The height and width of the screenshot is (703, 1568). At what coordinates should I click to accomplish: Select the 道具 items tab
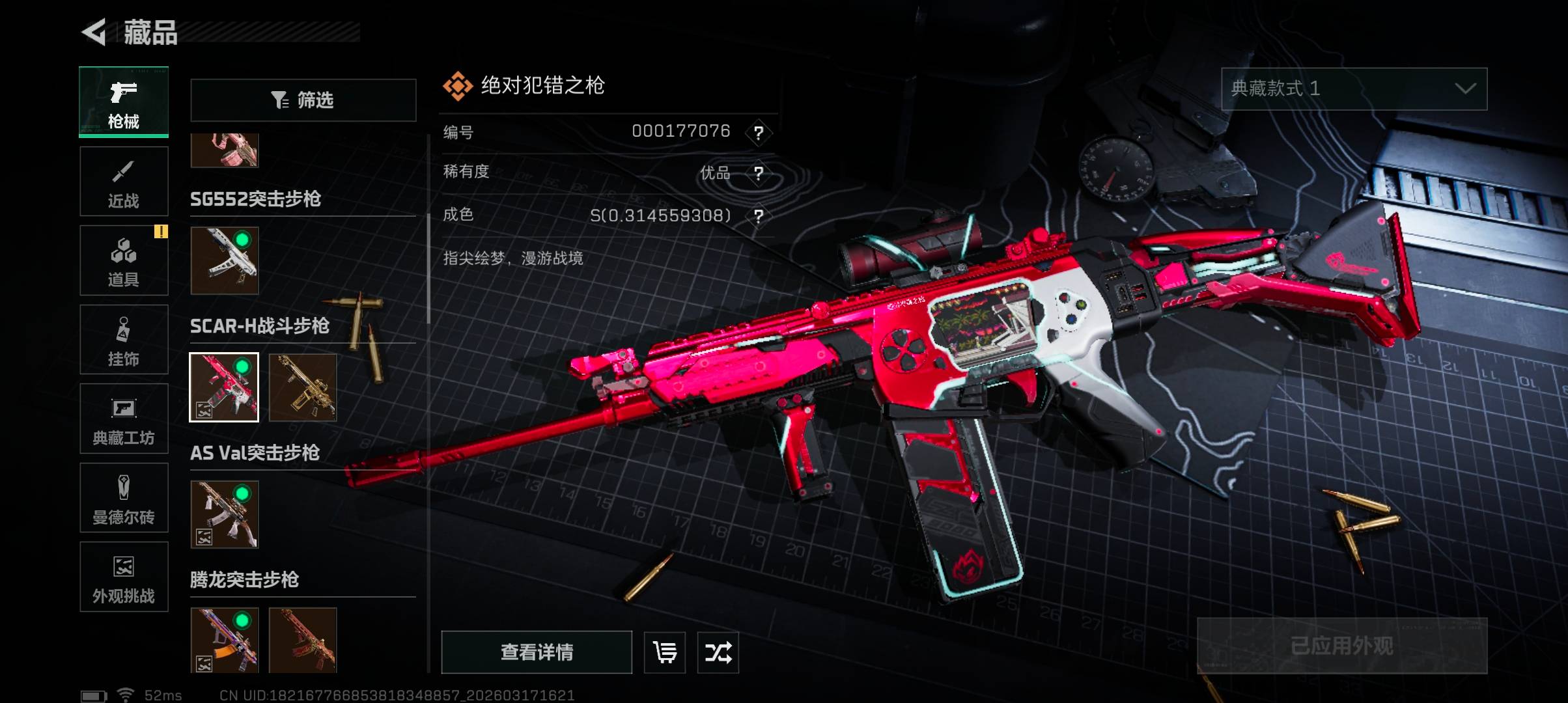point(124,261)
